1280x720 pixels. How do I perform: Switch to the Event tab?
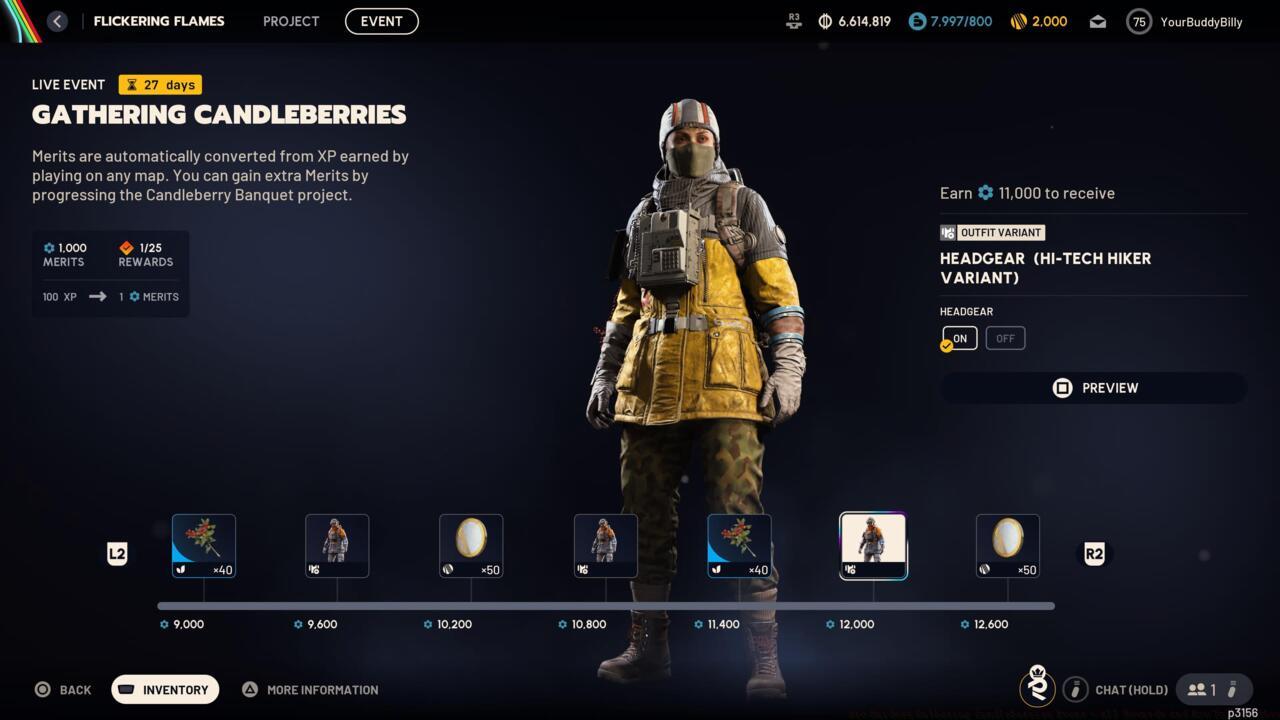(381, 21)
